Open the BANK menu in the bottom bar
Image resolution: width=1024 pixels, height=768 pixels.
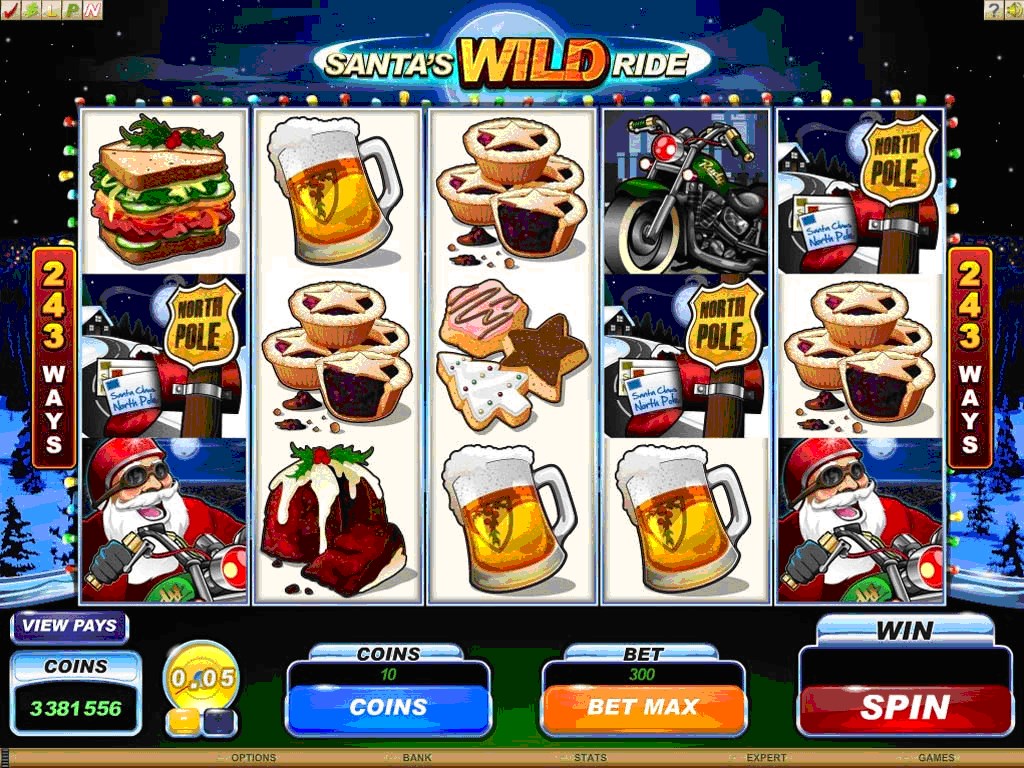click(x=417, y=758)
